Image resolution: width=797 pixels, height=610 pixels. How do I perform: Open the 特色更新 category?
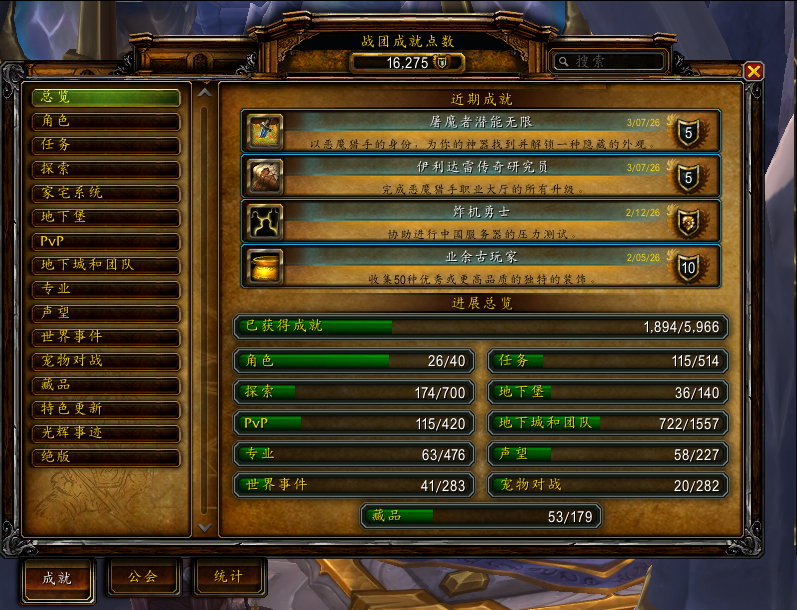coord(106,409)
